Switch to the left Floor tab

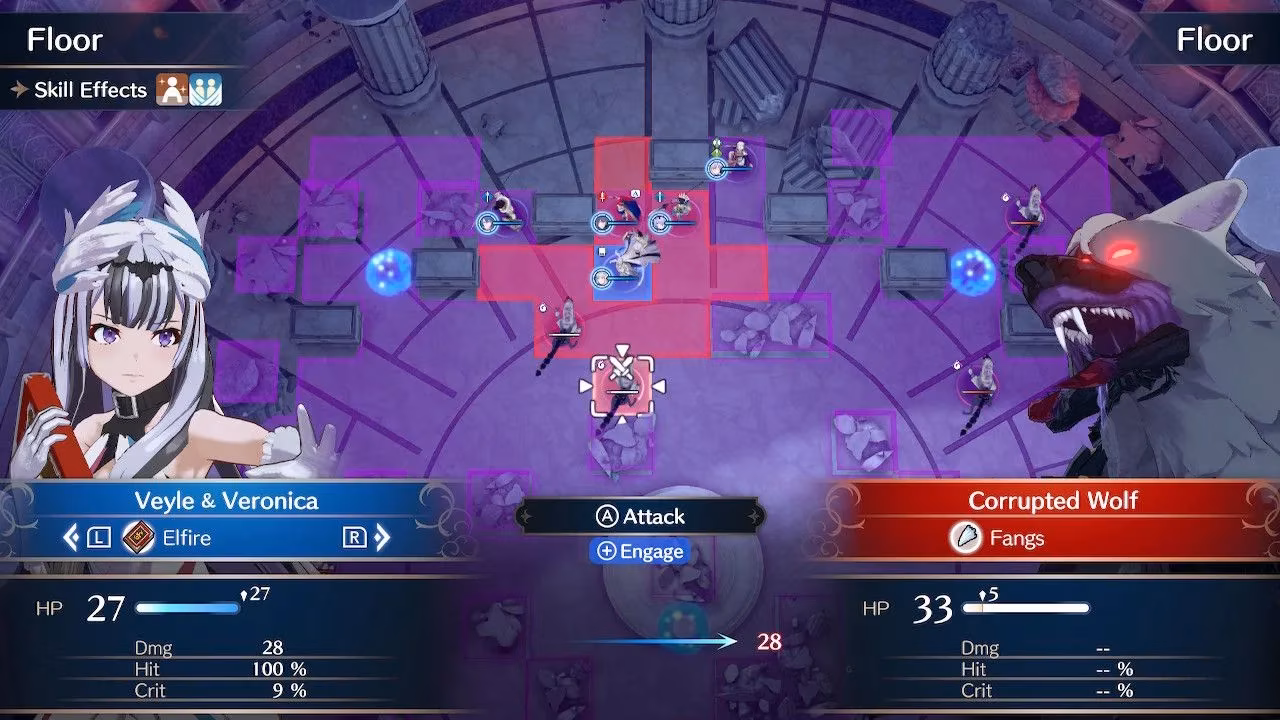click(x=65, y=39)
